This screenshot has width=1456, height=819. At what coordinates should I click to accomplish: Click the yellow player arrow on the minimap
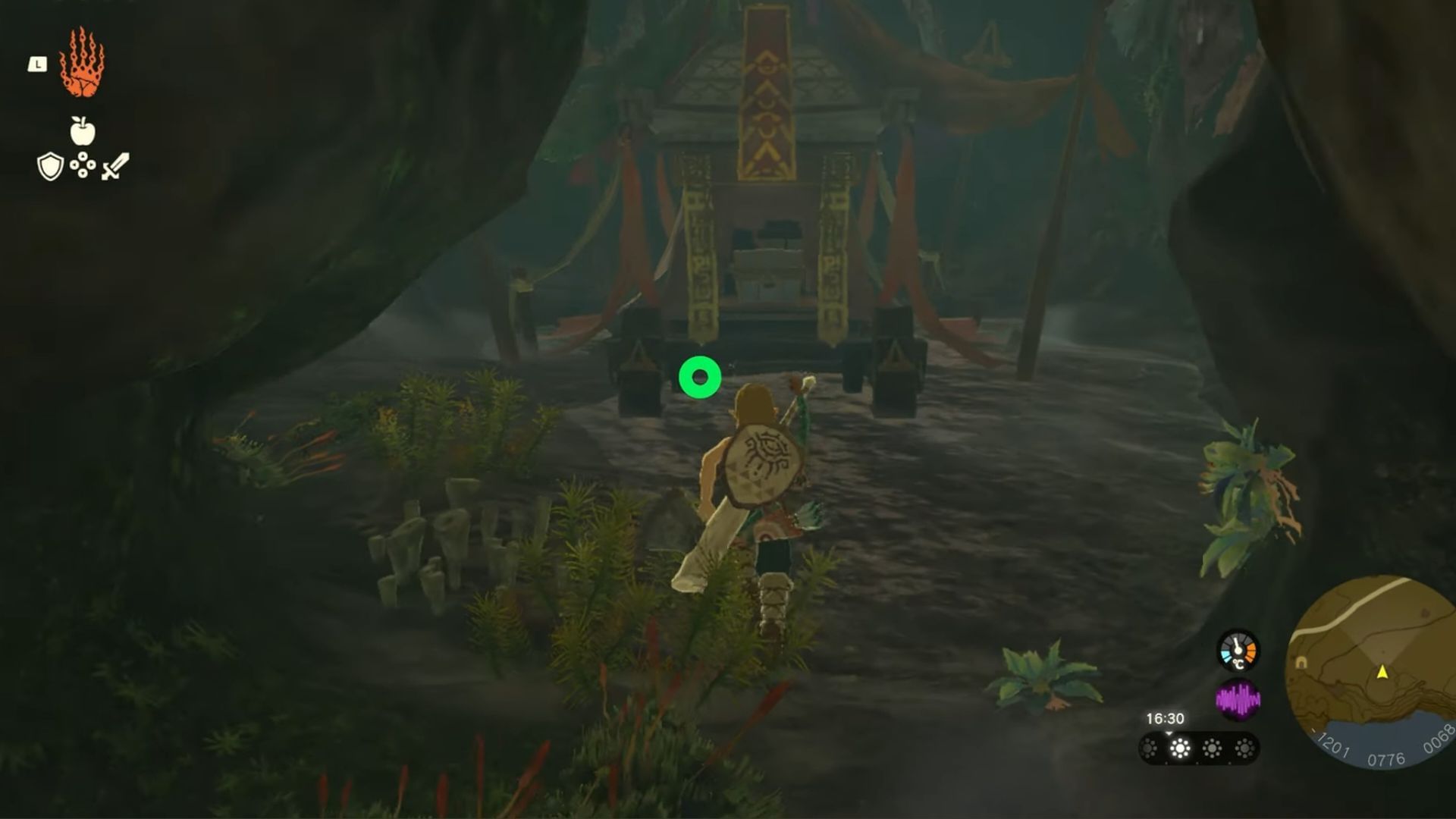point(1382,673)
